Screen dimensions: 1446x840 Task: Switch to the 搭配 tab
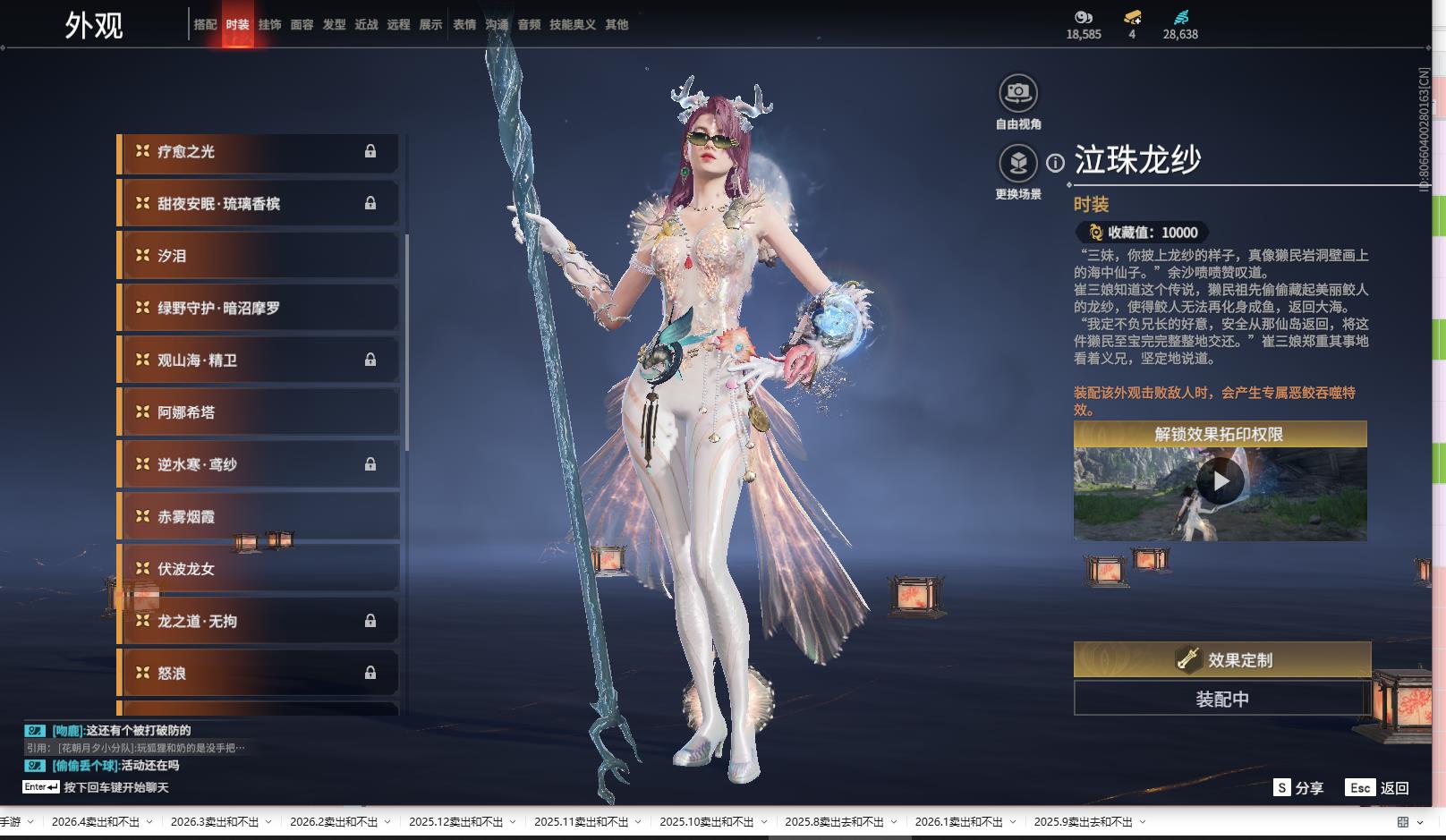pos(205,25)
